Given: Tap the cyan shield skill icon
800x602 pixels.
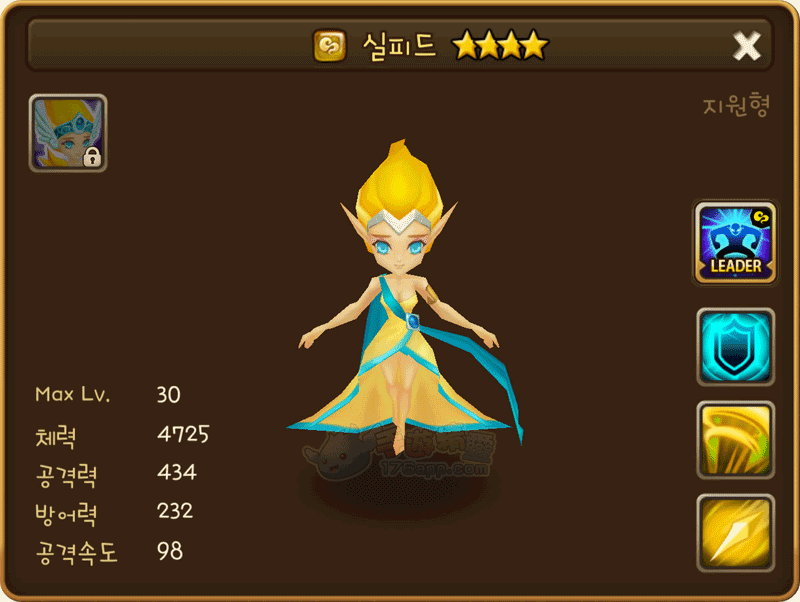Looking at the screenshot, I should tap(735, 346).
